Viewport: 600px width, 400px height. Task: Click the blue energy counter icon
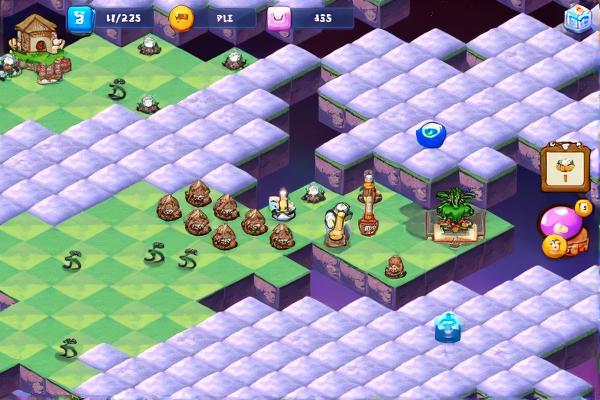(x=77, y=17)
